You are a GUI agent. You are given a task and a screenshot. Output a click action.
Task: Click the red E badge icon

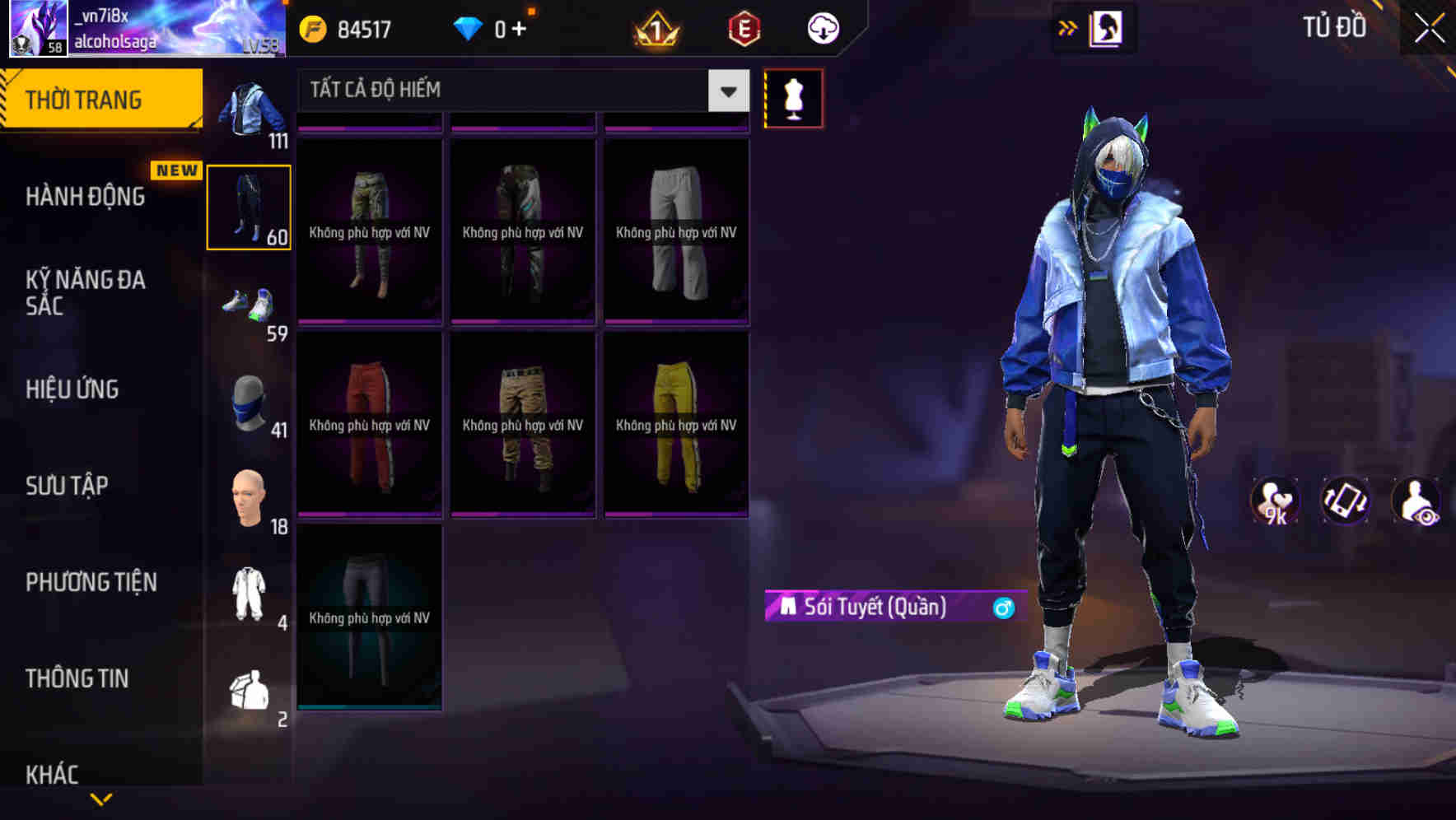742,27
